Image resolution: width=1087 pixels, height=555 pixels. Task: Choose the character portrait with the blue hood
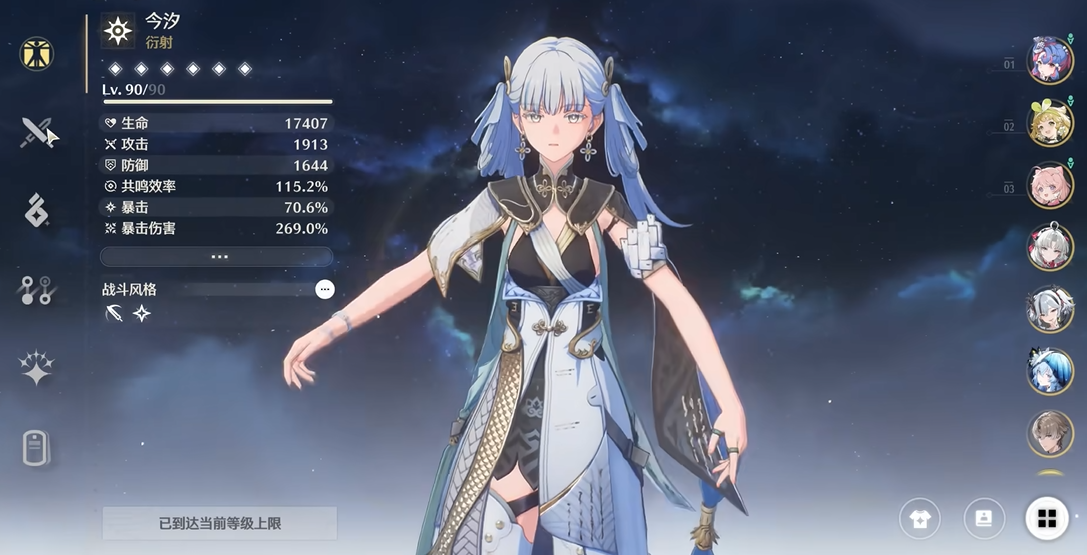click(x=1050, y=371)
